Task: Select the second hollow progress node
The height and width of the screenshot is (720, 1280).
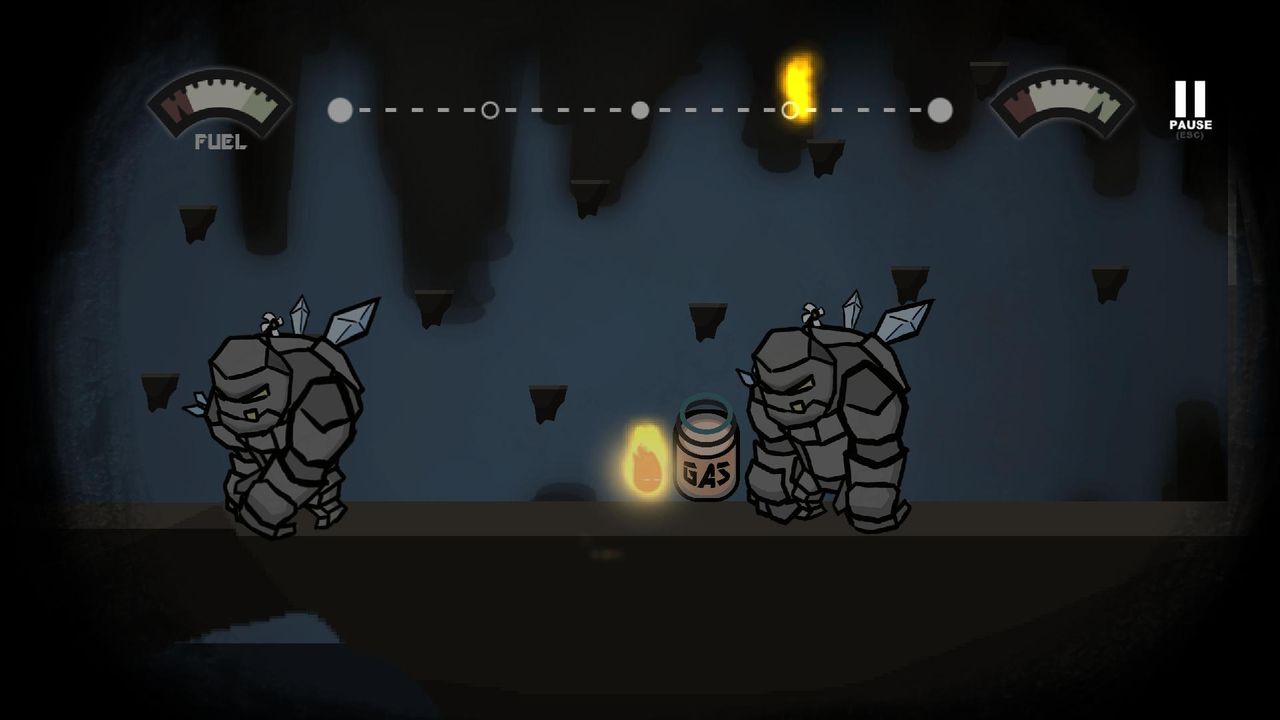Action: (x=489, y=110)
